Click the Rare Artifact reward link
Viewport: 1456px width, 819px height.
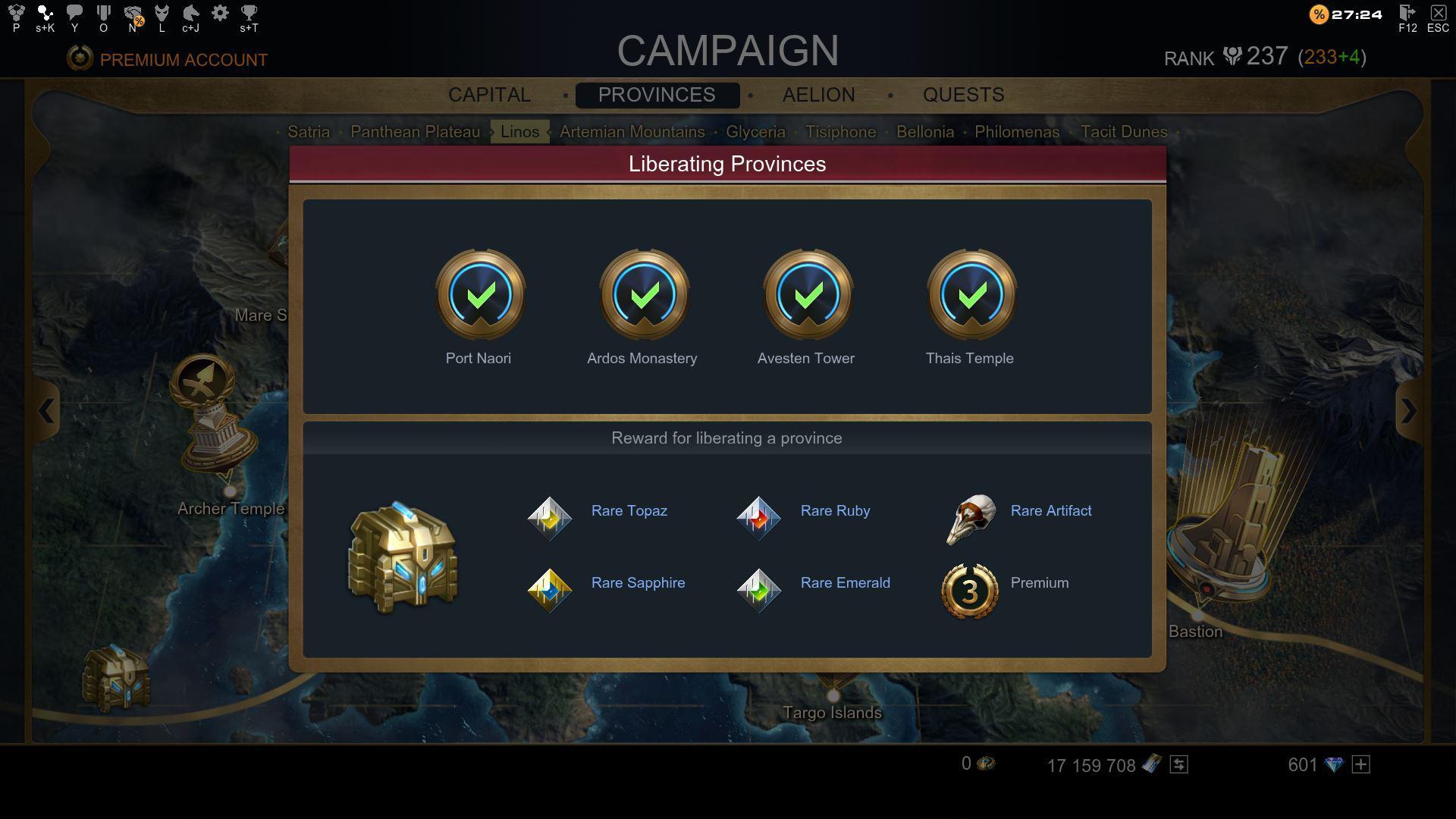click(x=1050, y=510)
